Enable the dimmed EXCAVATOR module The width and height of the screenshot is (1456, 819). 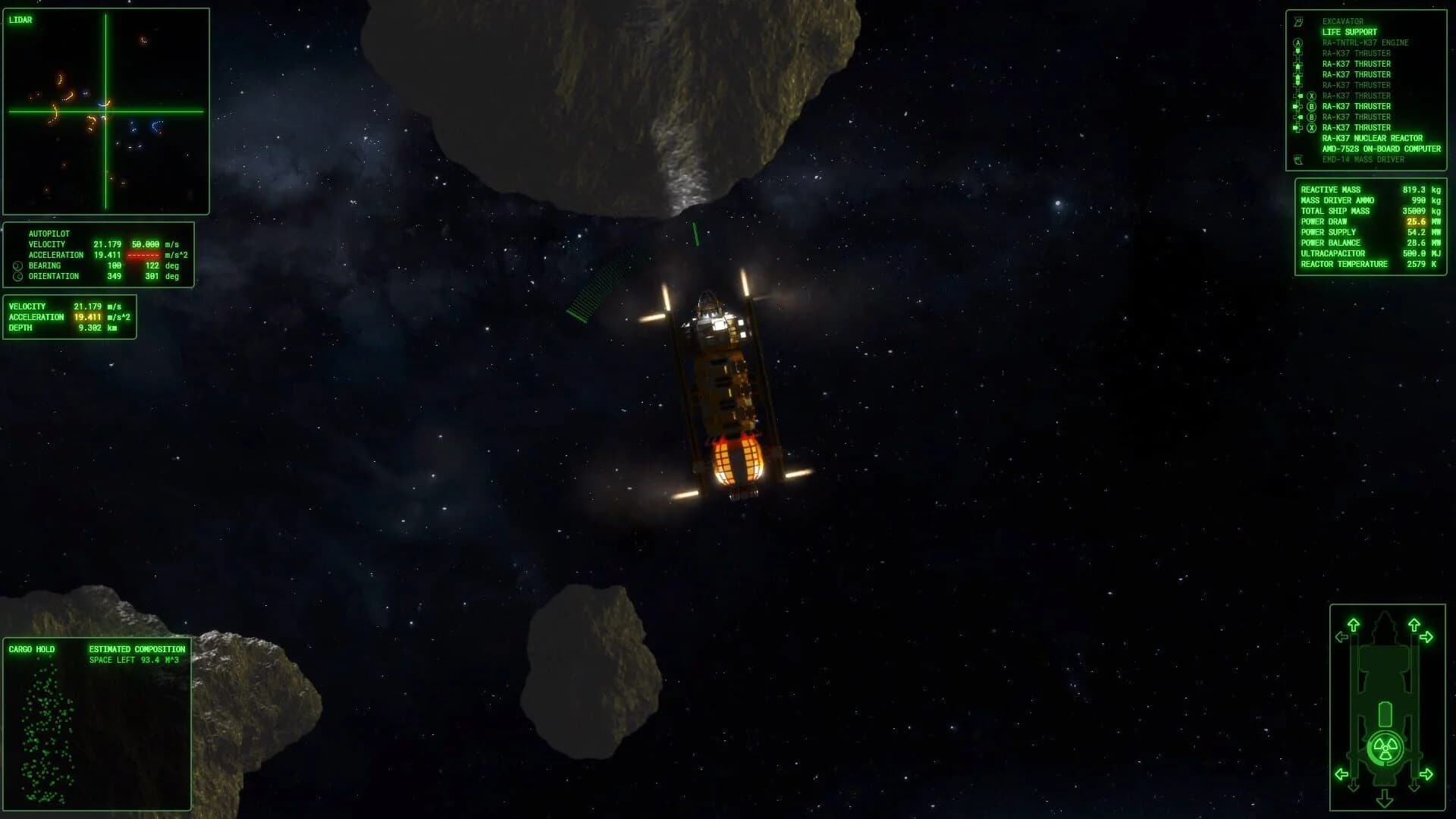click(1342, 21)
